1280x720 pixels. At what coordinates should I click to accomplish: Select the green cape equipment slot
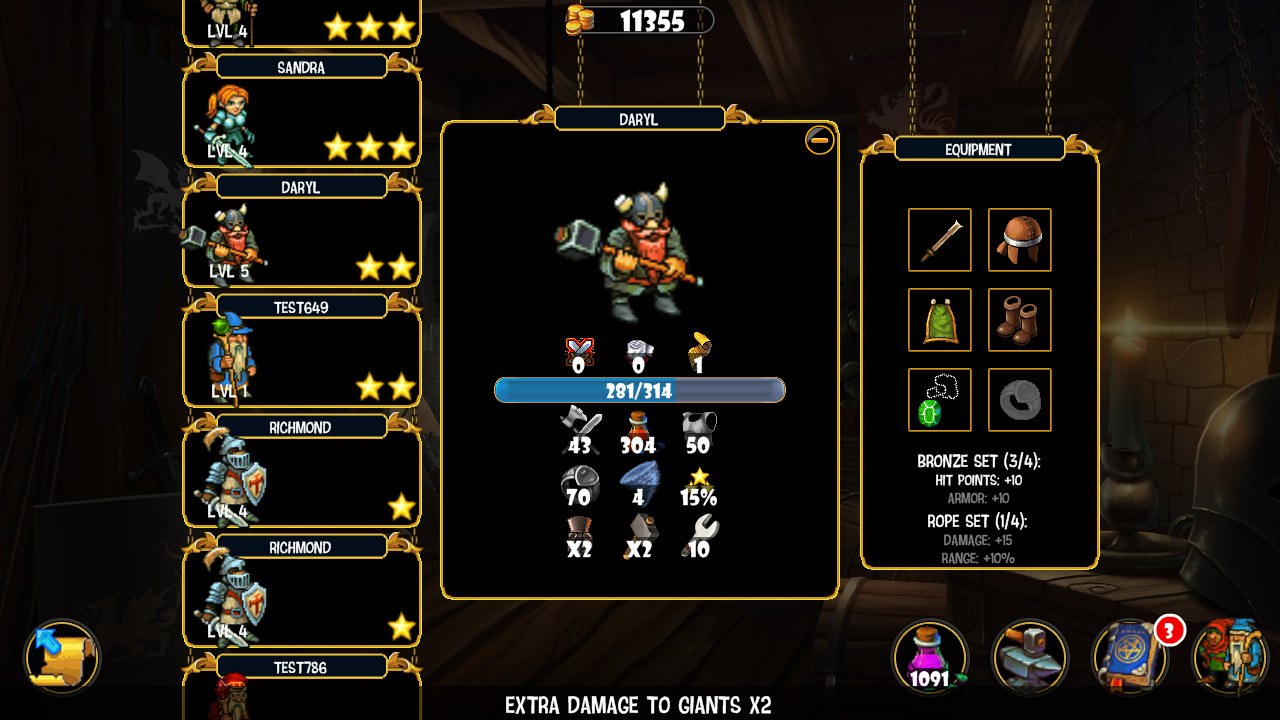(x=939, y=320)
